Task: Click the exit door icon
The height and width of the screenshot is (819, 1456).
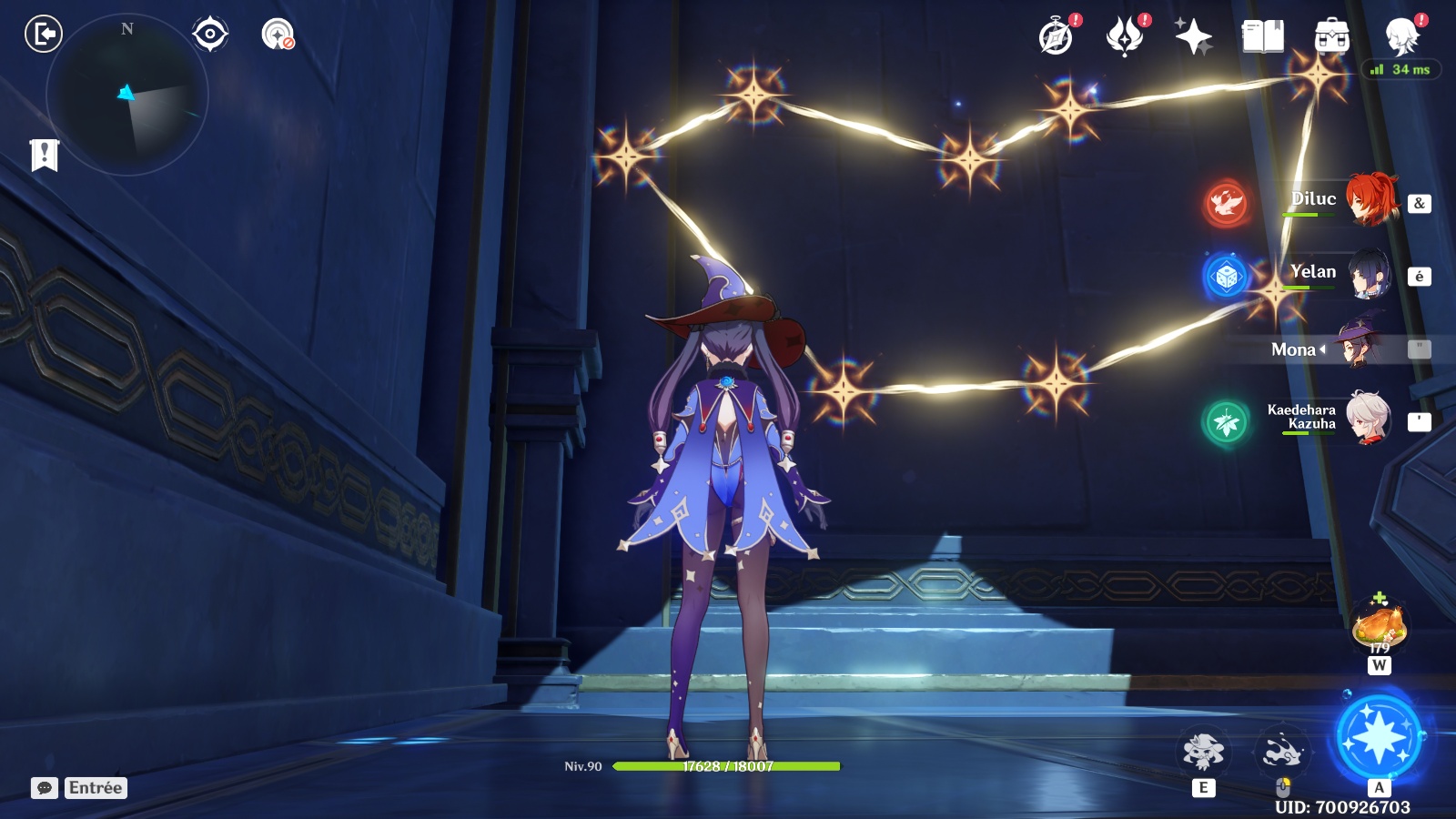Action: [43, 35]
